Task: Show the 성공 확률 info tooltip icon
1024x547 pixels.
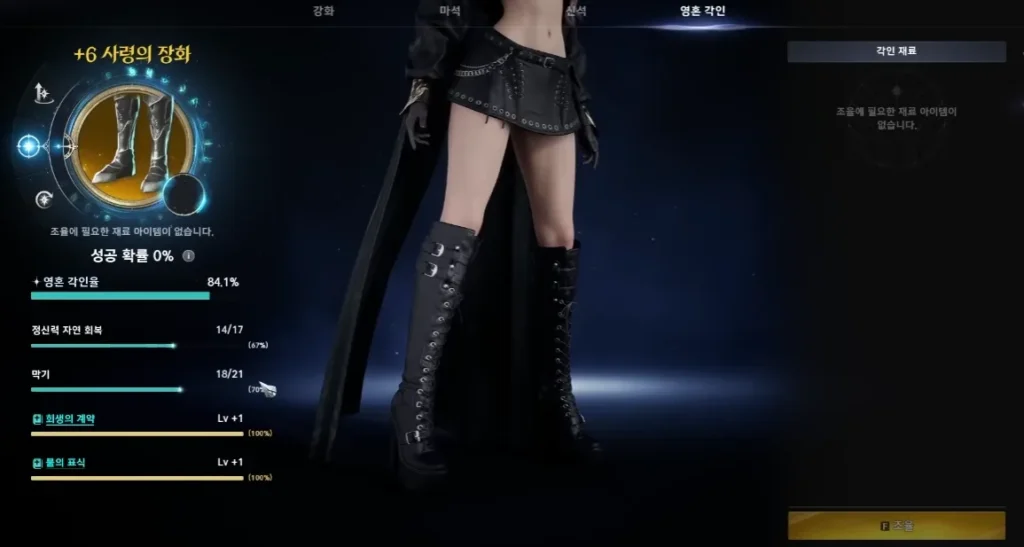Action: tap(188, 256)
